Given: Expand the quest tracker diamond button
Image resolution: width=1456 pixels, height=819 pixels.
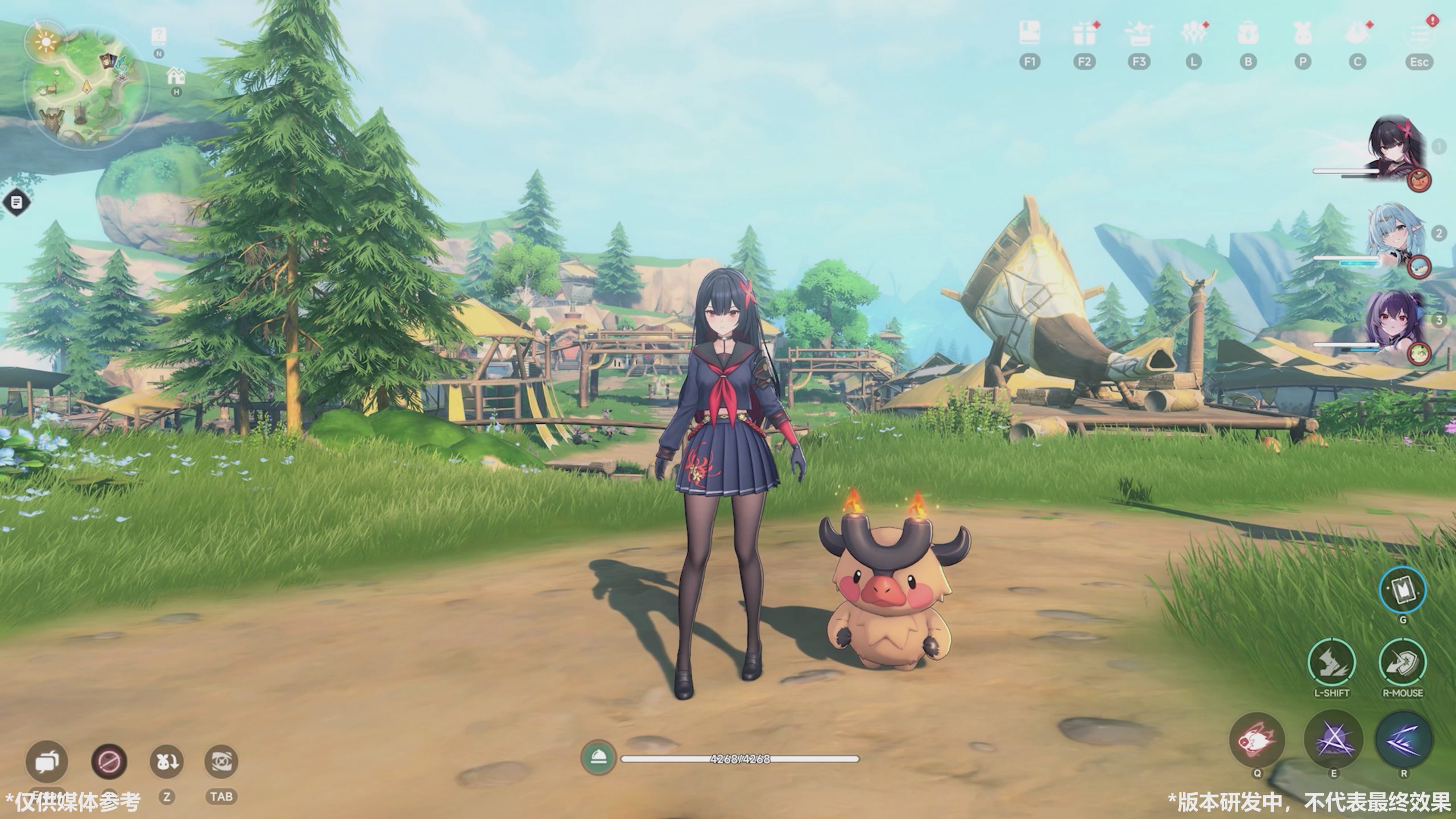Looking at the screenshot, I should 17,202.
